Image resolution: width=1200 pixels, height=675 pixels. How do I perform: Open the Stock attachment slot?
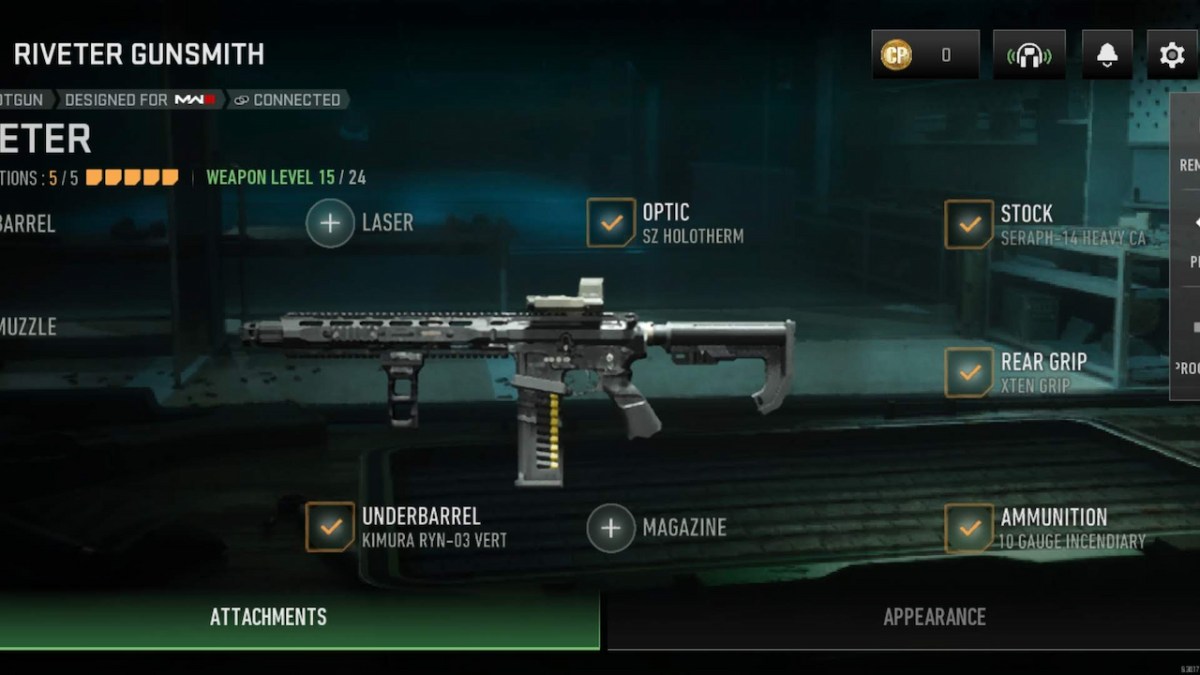click(969, 224)
